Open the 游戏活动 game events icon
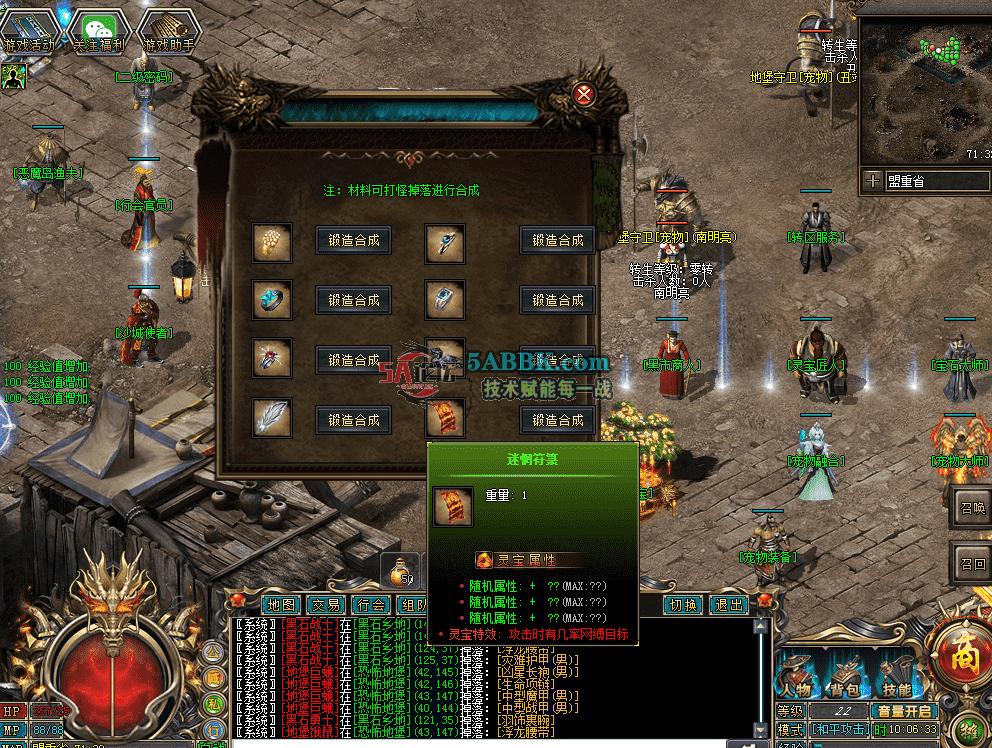 (30, 32)
